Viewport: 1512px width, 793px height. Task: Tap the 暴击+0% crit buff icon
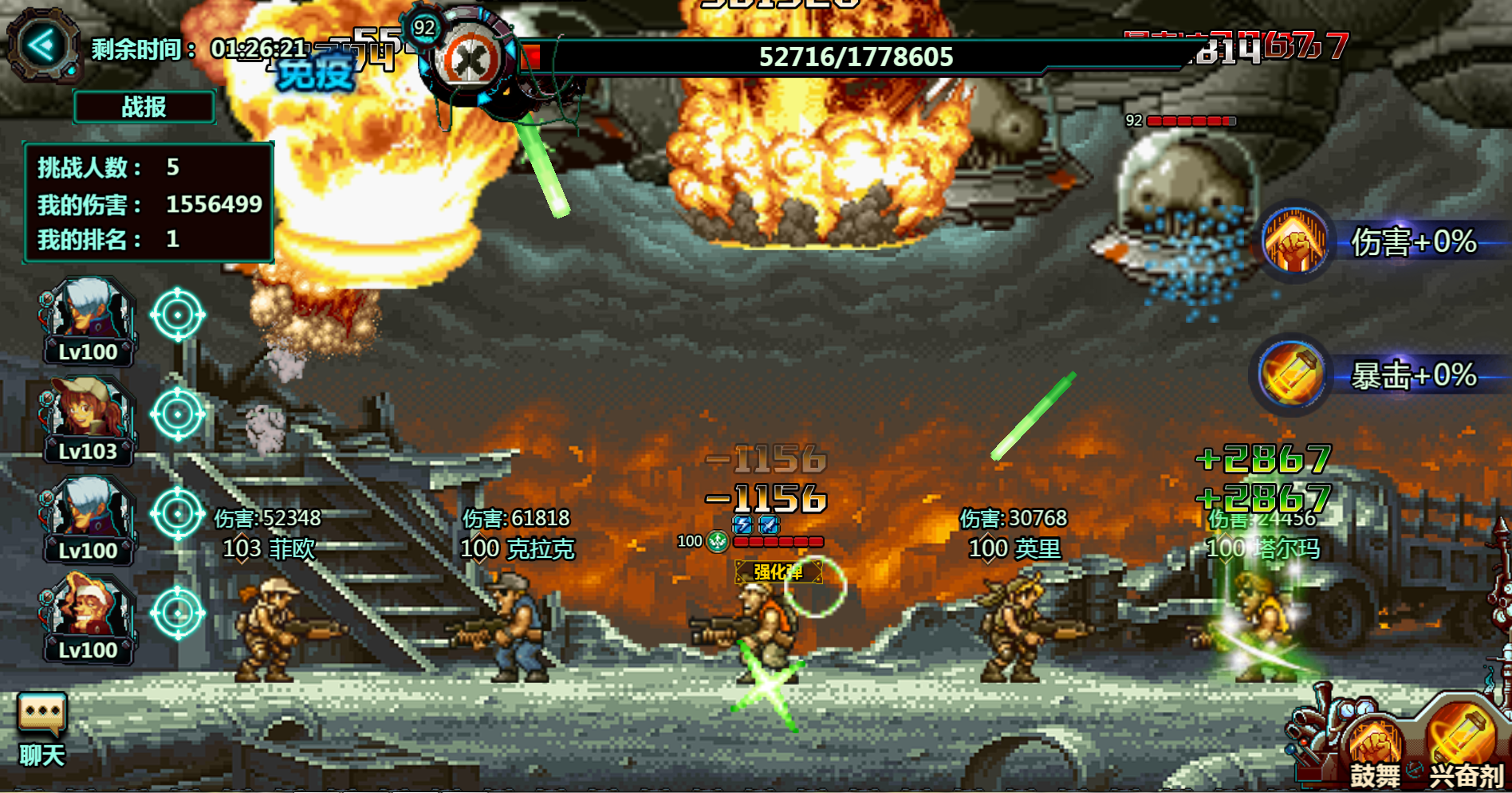coord(1292,374)
